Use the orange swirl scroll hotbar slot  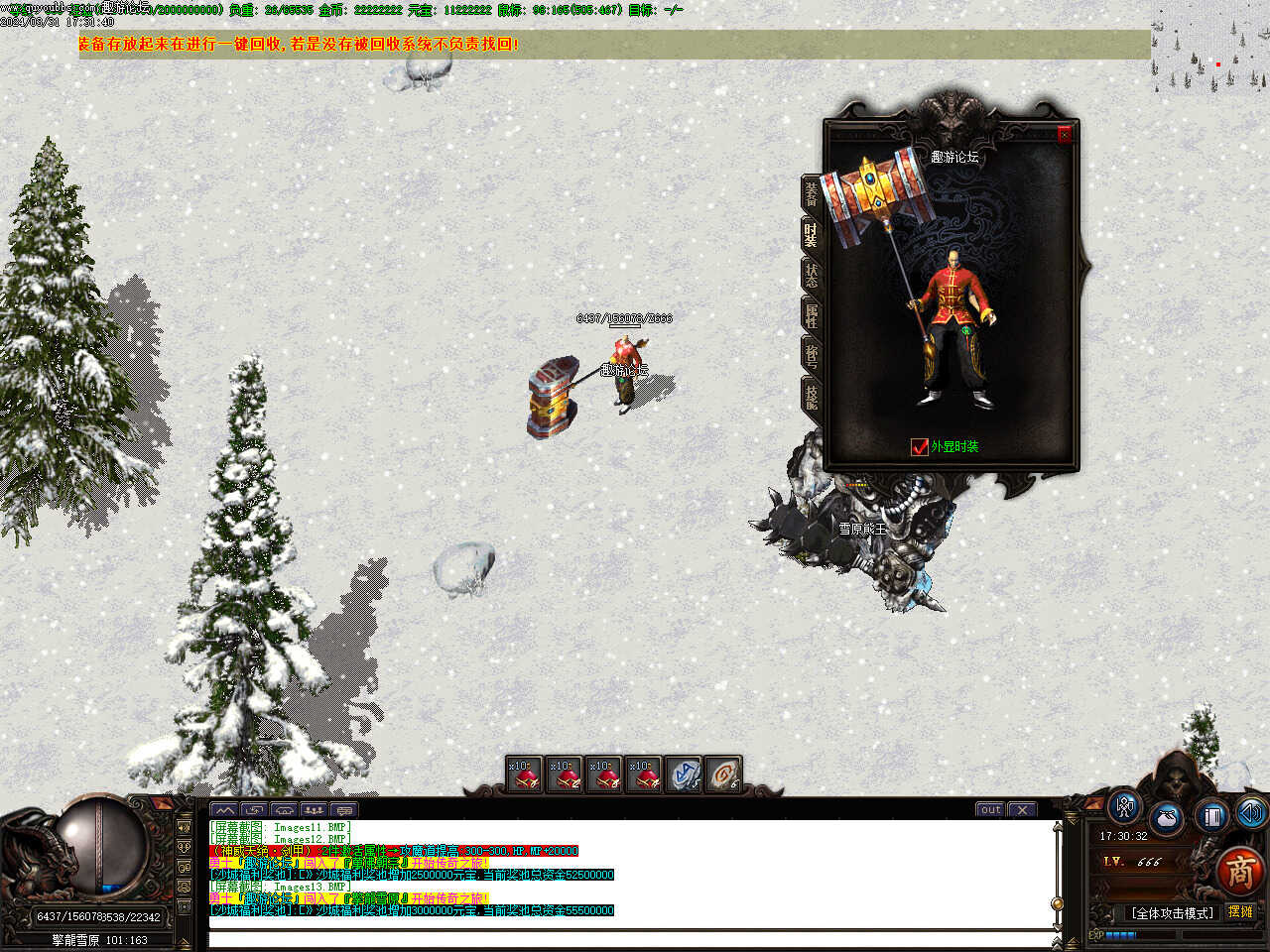pos(722,774)
